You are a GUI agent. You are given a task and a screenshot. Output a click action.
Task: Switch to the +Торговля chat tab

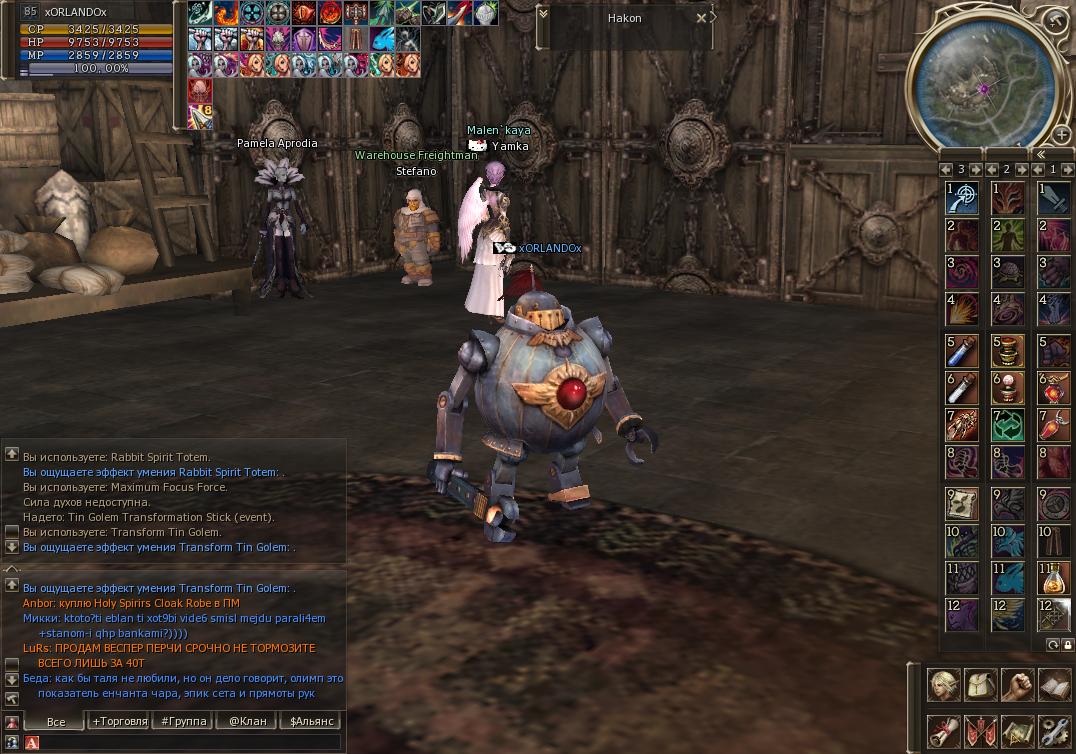tap(119, 721)
